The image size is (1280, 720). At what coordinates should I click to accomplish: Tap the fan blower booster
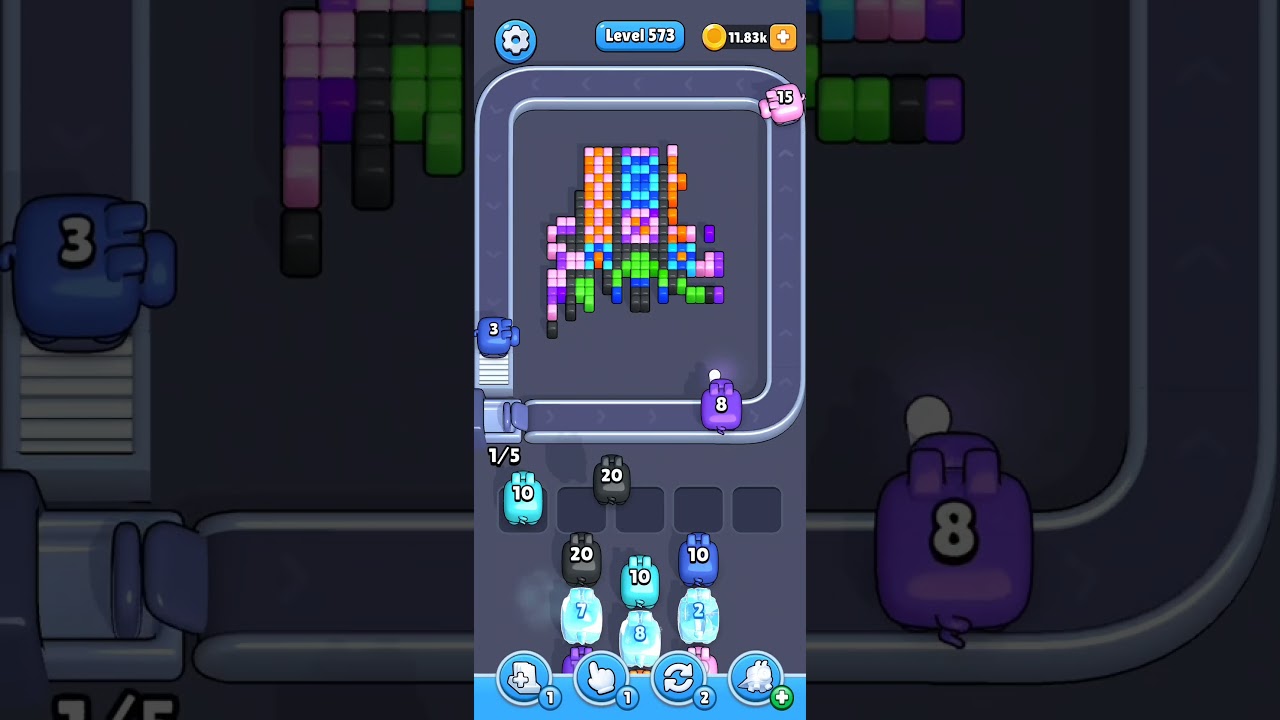[755, 678]
